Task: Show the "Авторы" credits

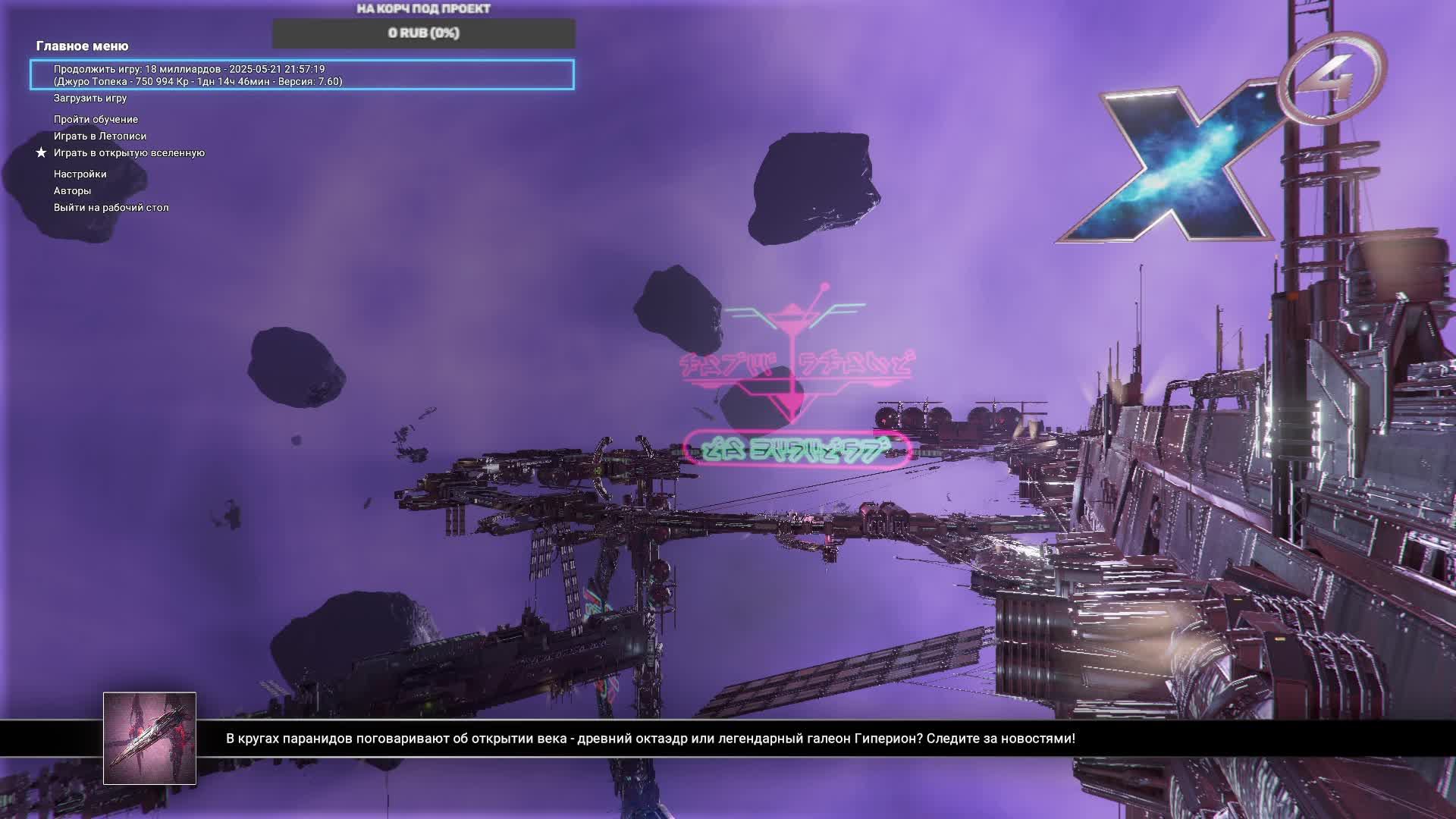Action: [72, 190]
